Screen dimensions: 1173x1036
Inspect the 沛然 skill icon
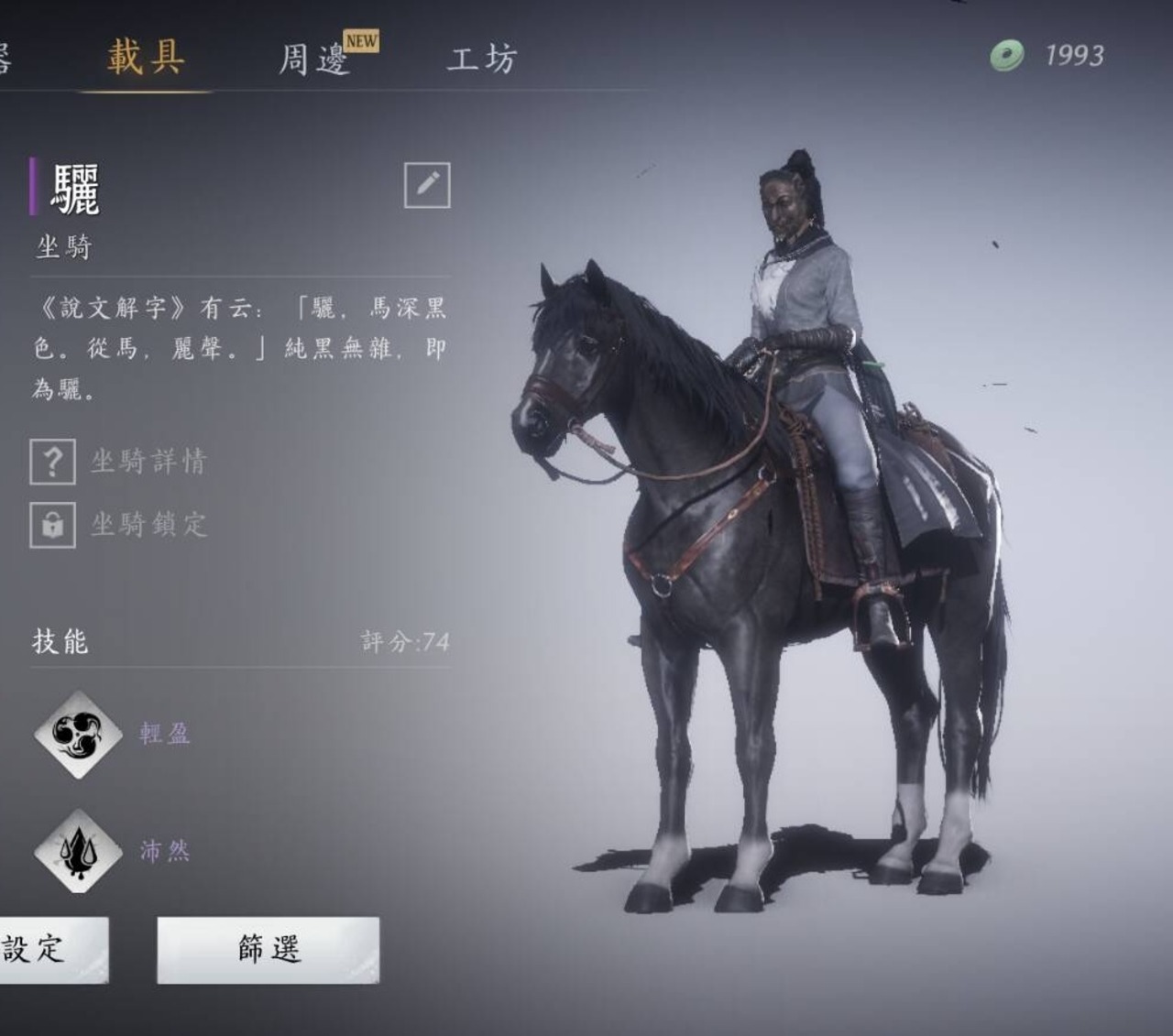click(x=78, y=851)
